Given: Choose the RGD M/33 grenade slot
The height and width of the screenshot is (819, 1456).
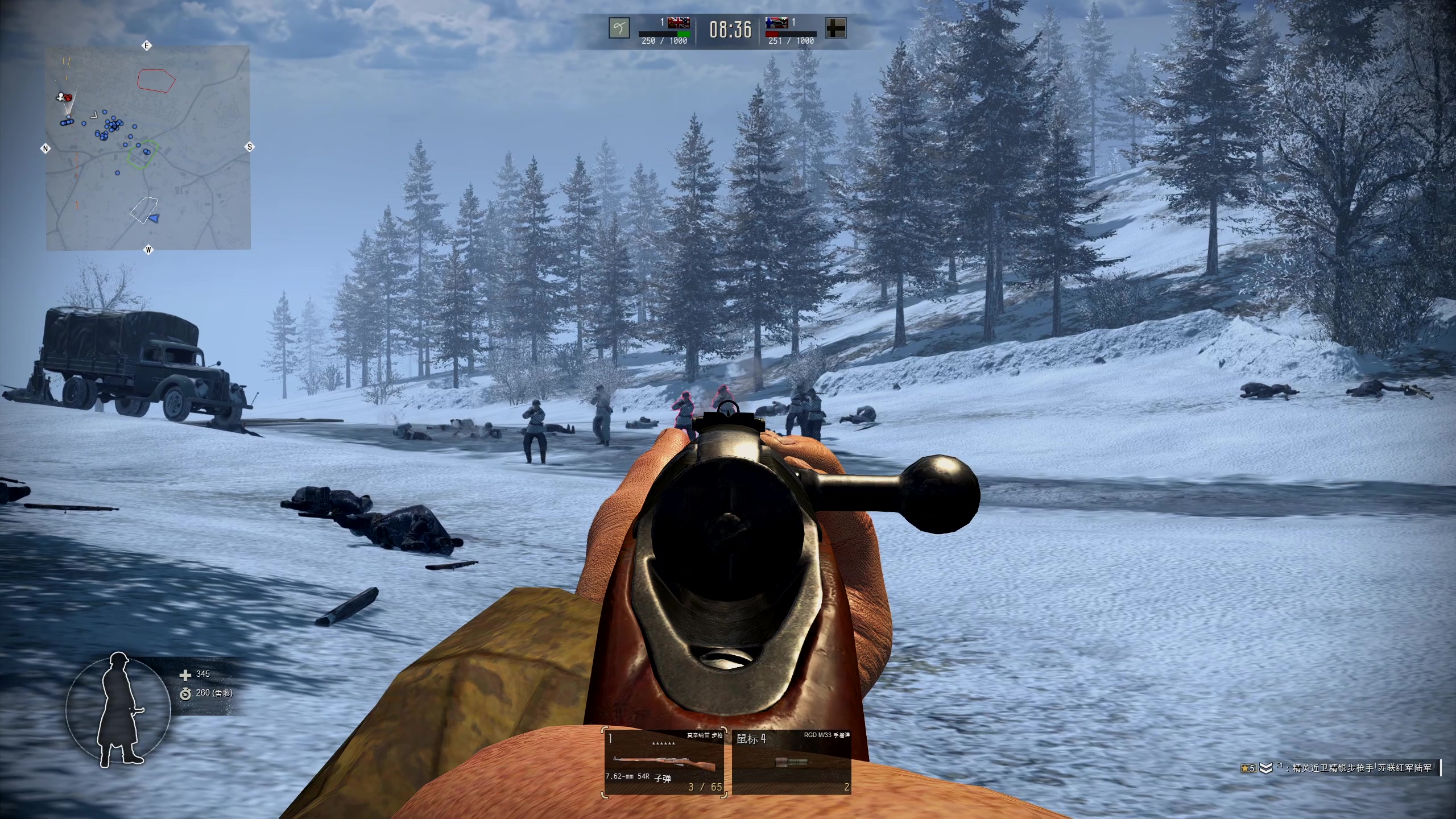Looking at the screenshot, I should click(791, 762).
